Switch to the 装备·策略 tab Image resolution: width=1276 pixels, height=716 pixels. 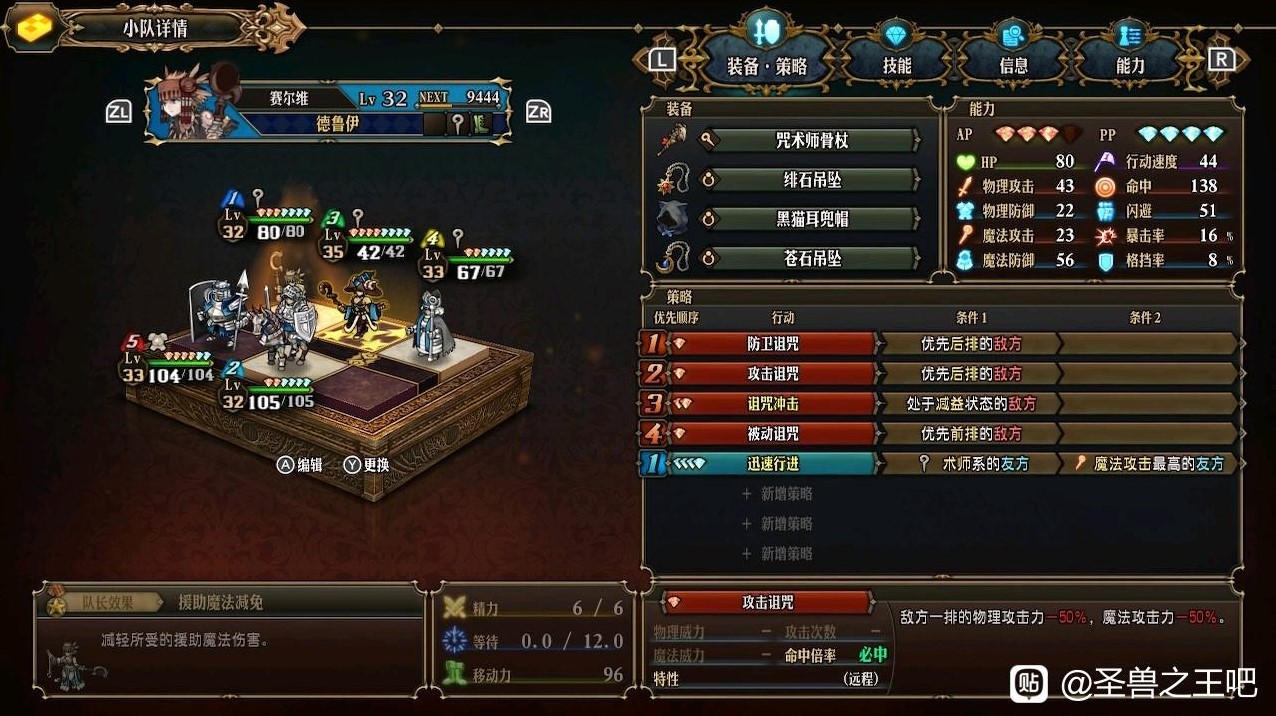pos(766,66)
